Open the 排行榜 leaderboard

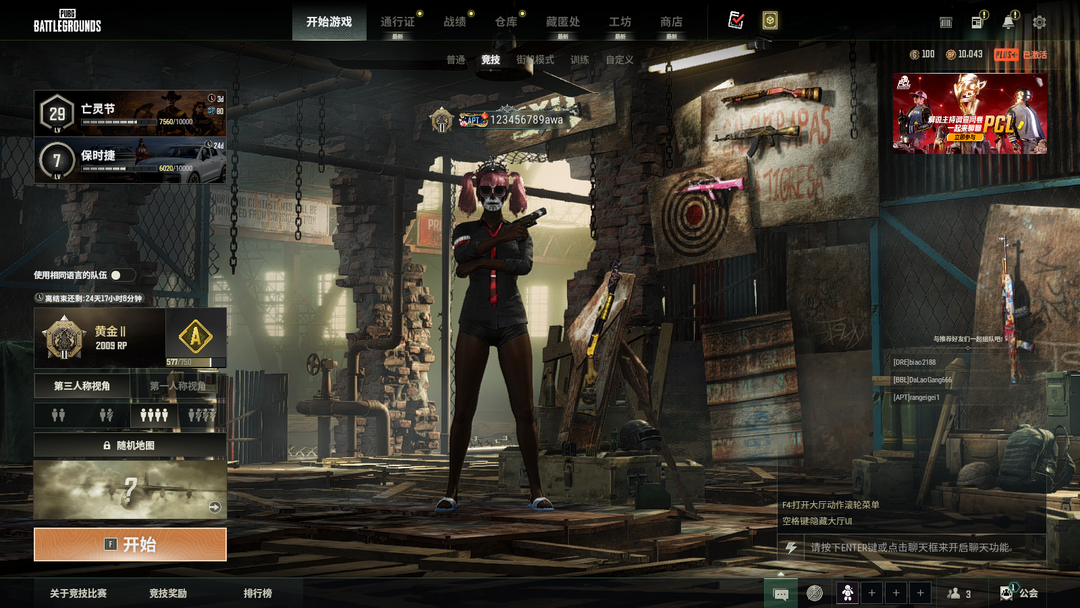(258, 593)
